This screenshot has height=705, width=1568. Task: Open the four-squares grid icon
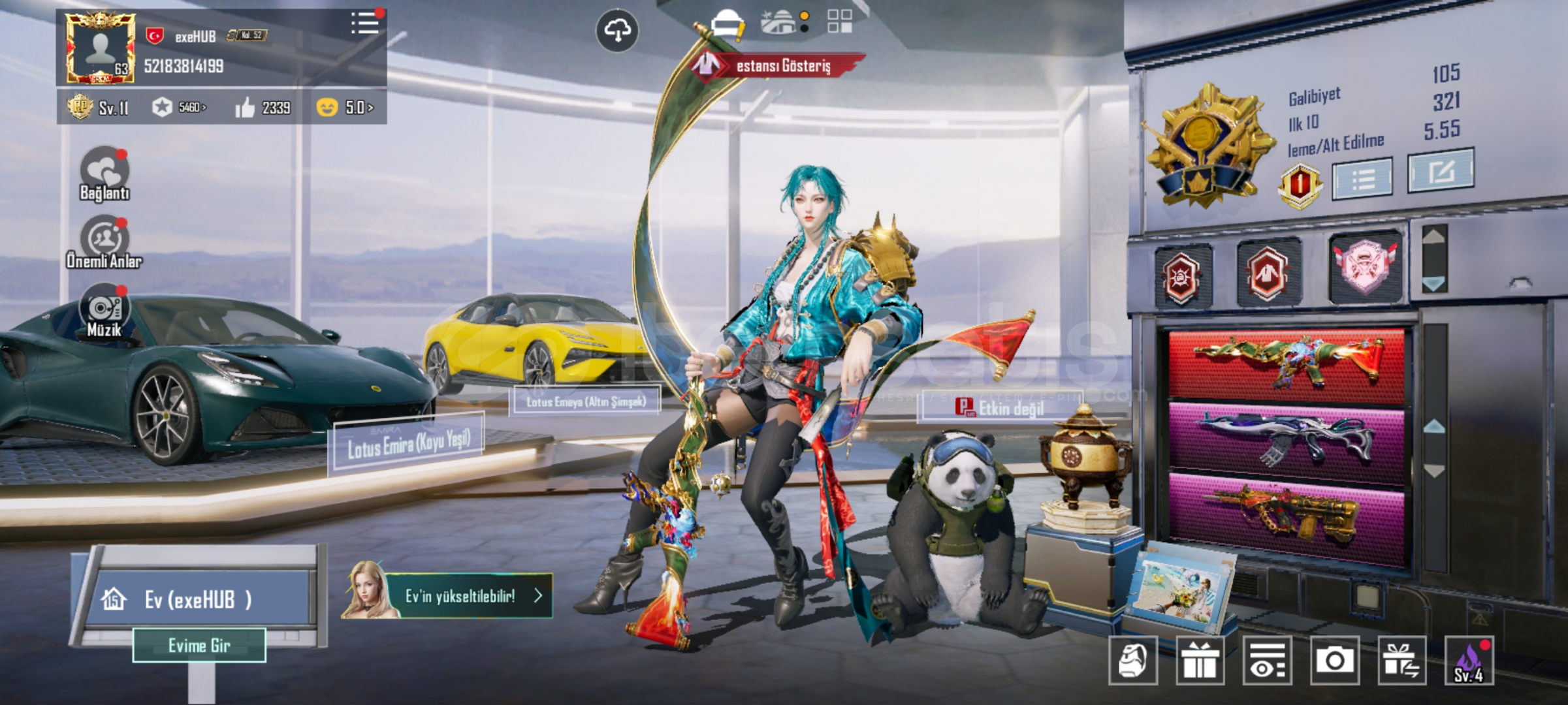[x=839, y=22]
